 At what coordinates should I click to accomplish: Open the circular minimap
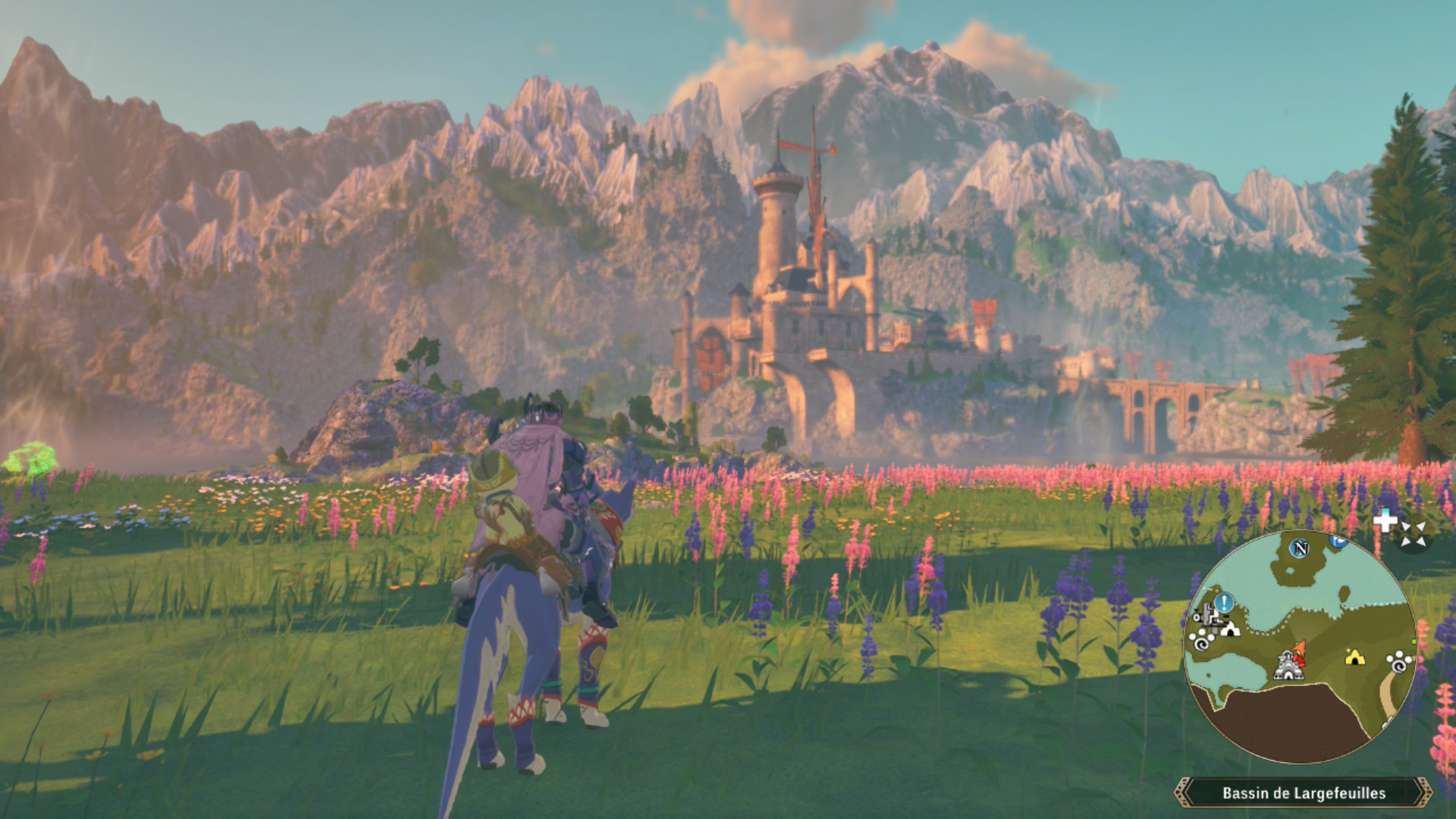(1299, 646)
